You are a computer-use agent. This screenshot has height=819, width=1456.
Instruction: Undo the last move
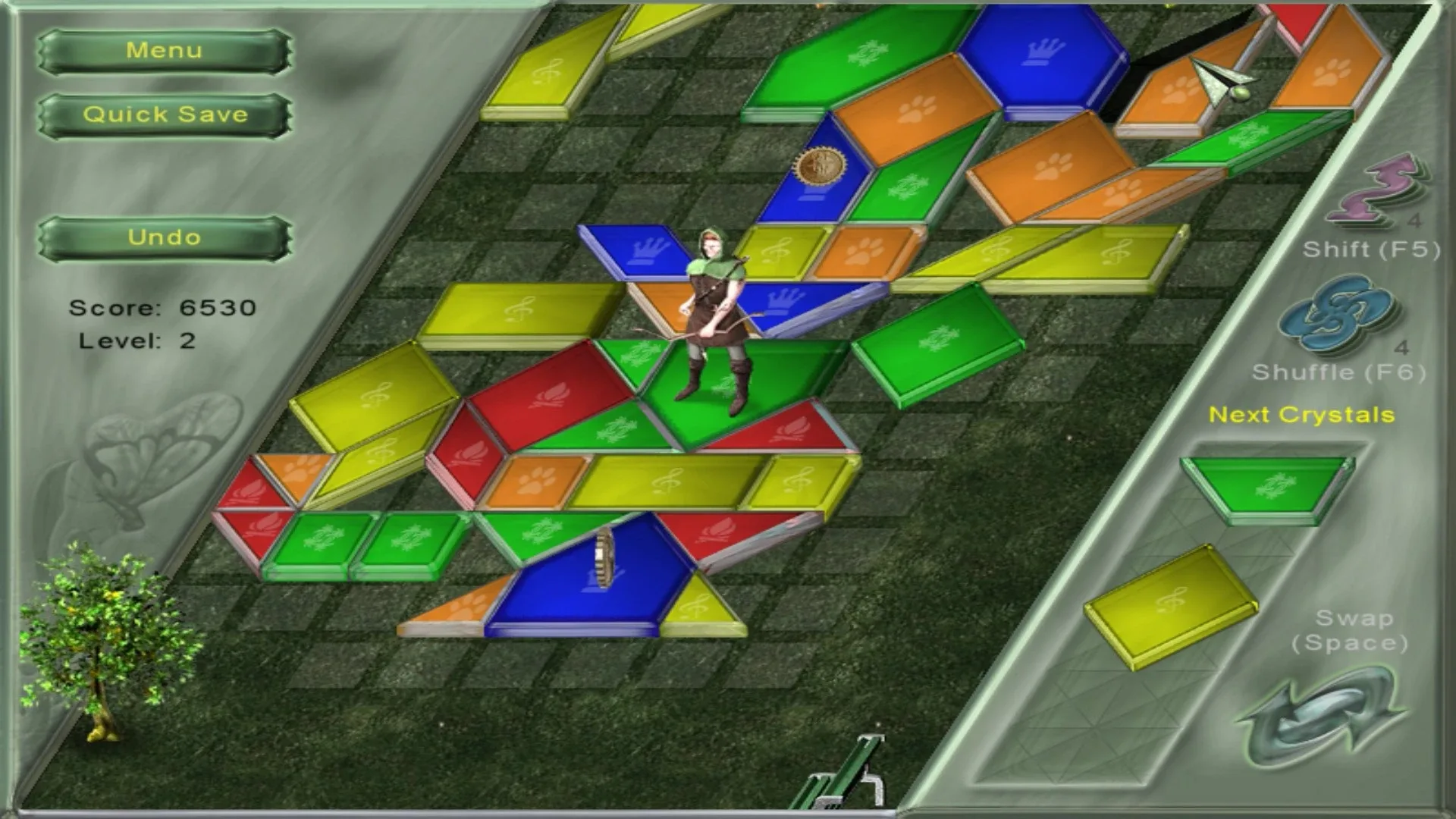click(164, 237)
